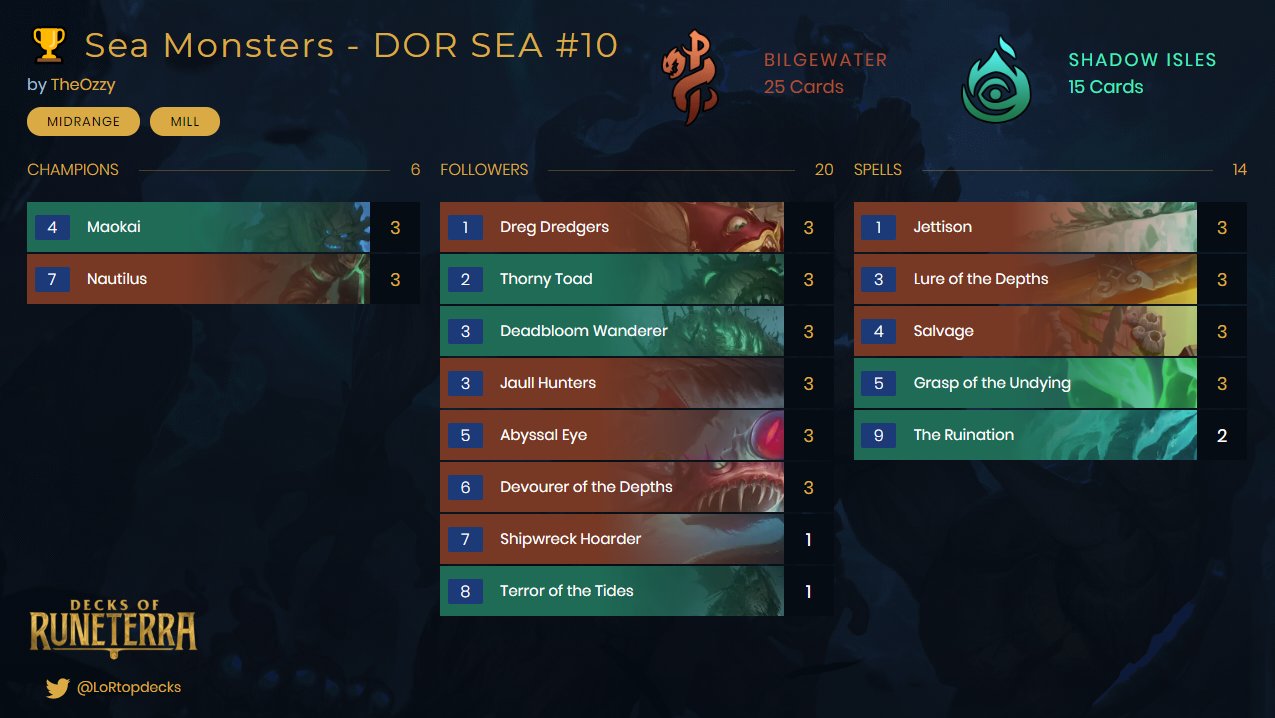
Task: Choose the Shipwreck Hoarder card row
Action: pyautogui.click(x=611, y=540)
